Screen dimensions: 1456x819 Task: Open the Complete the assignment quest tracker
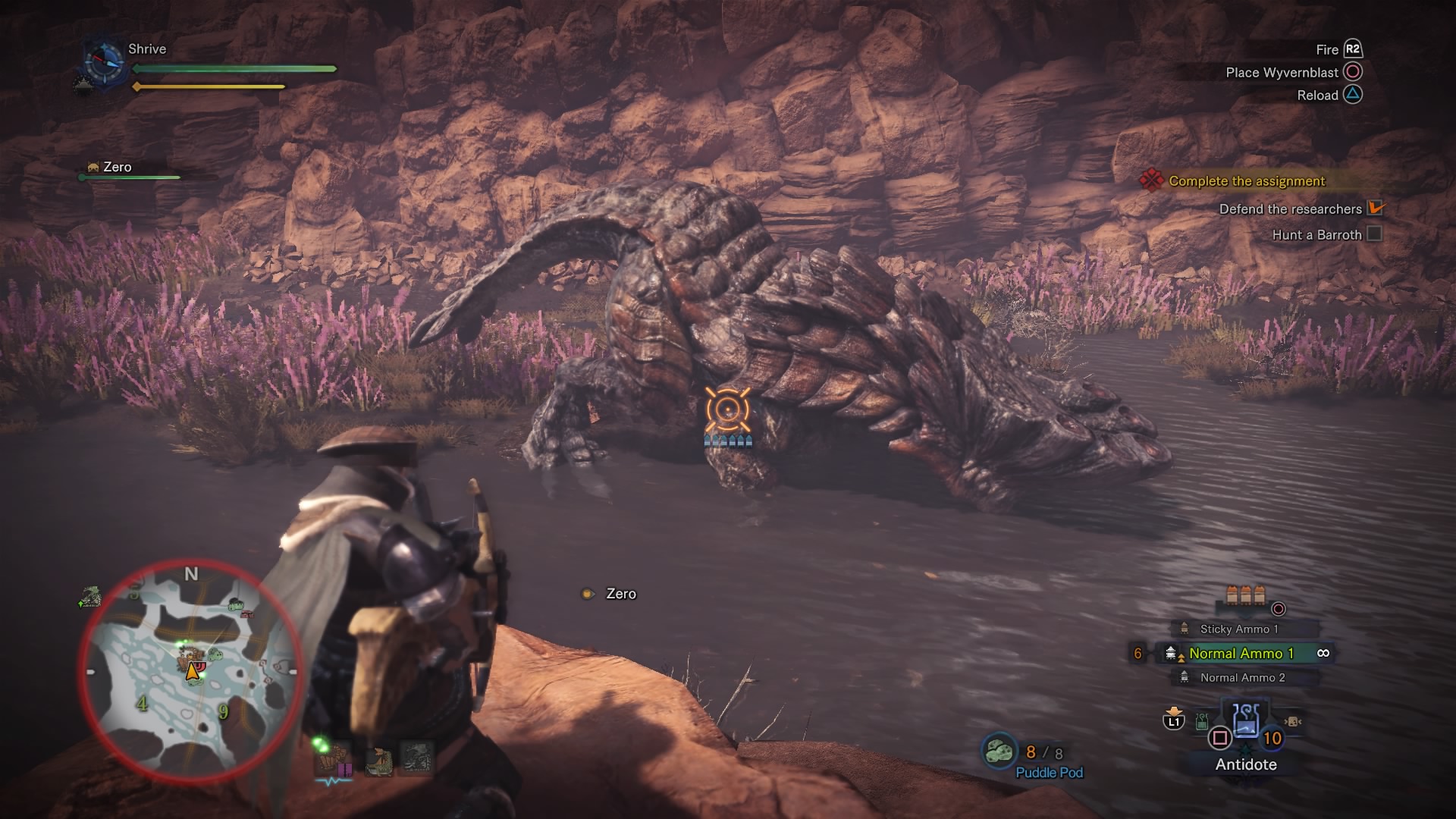pyautogui.click(x=1246, y=181)
